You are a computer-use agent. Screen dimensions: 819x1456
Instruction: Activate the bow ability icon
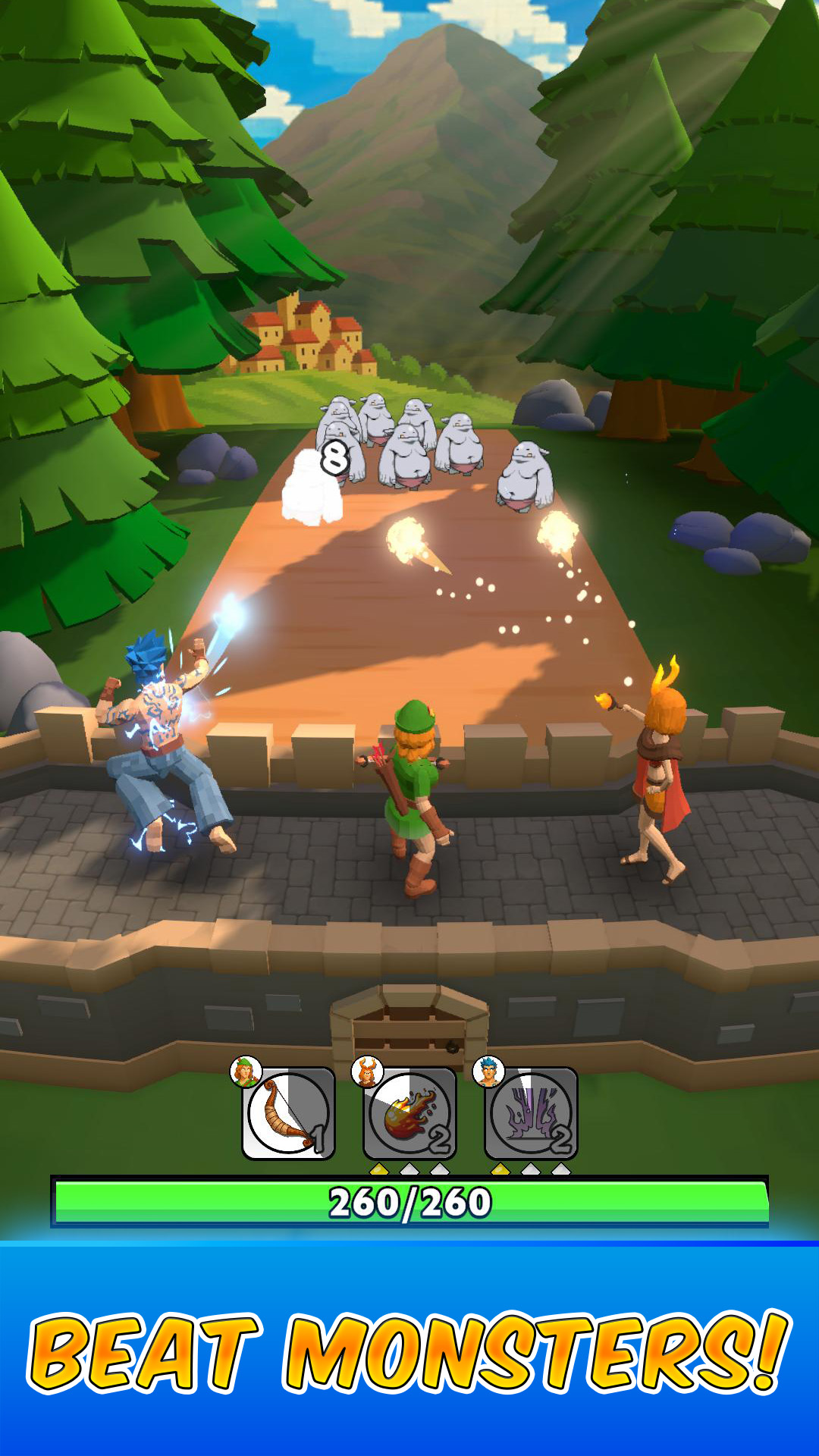[288, 1113]
